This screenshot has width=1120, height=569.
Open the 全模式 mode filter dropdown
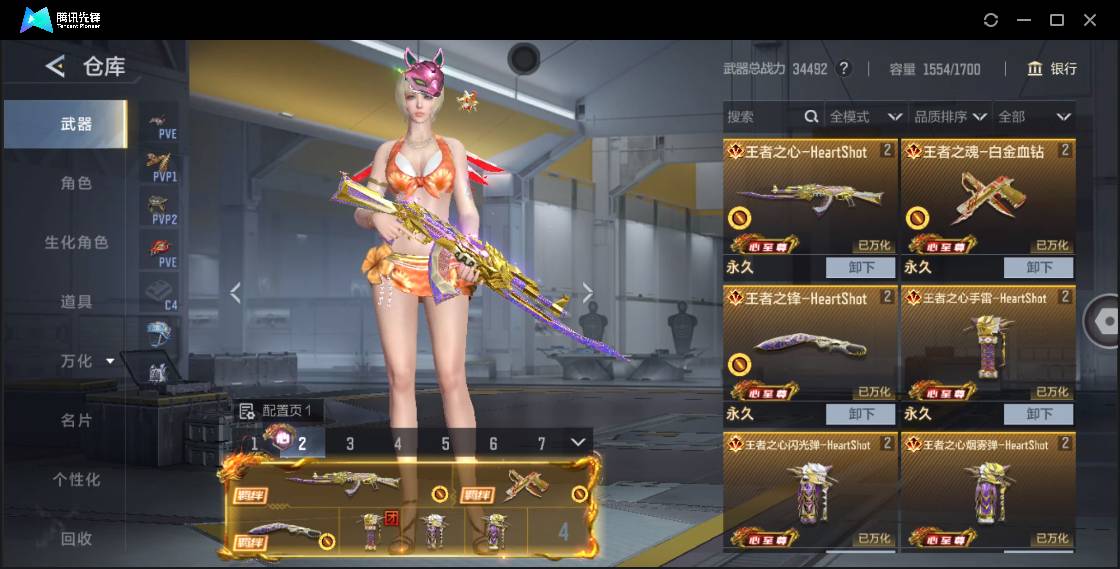coord(865,117)
